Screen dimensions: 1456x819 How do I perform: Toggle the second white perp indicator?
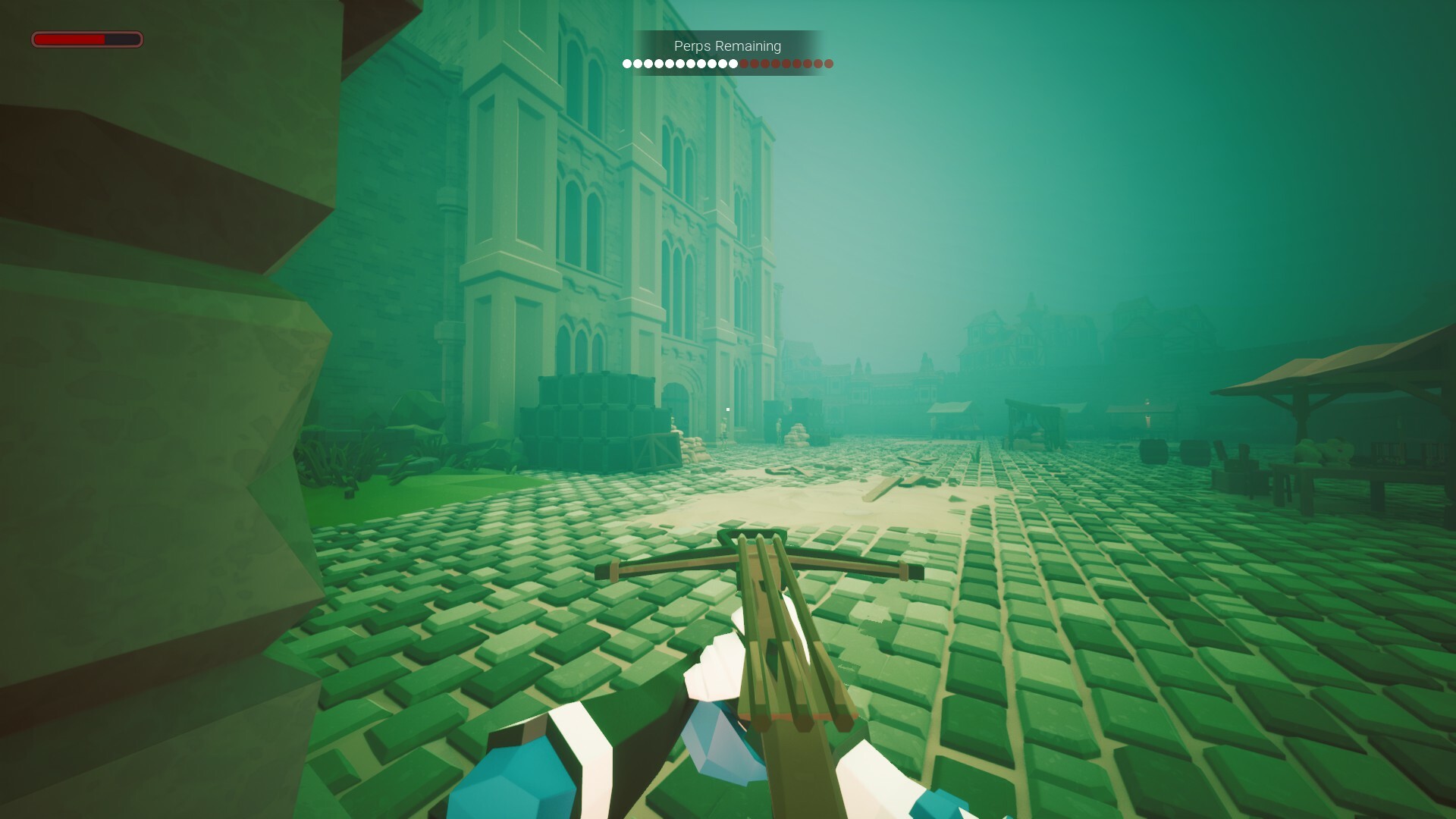click(x=638, y=64)
